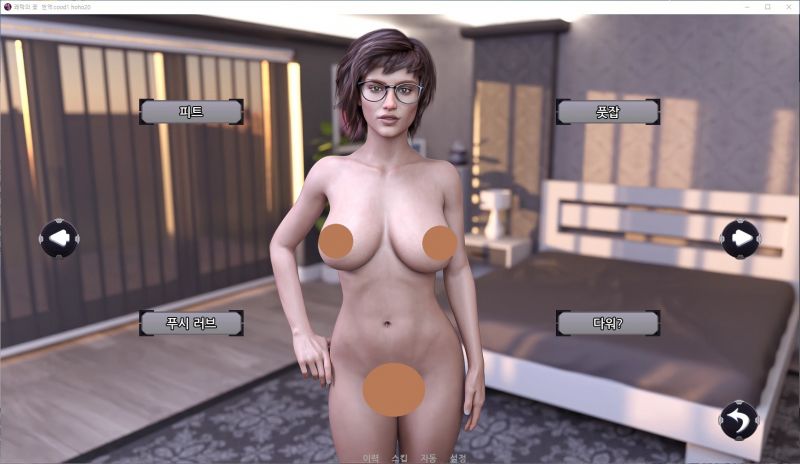Screen dimensions: 800x464
Task: Choose the 풋잡 option button
Action: click(607, 111)
